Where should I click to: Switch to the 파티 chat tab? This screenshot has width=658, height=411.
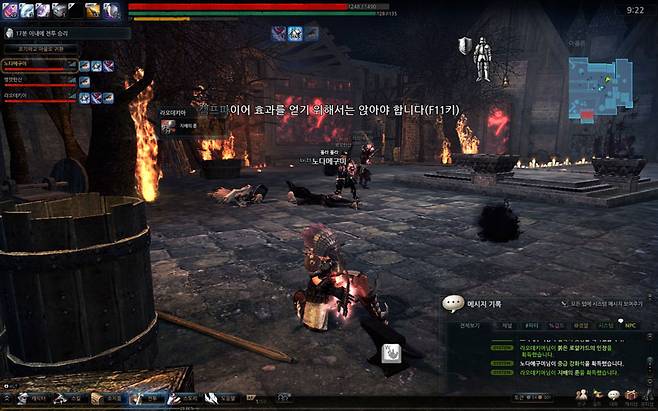point(529,325)
